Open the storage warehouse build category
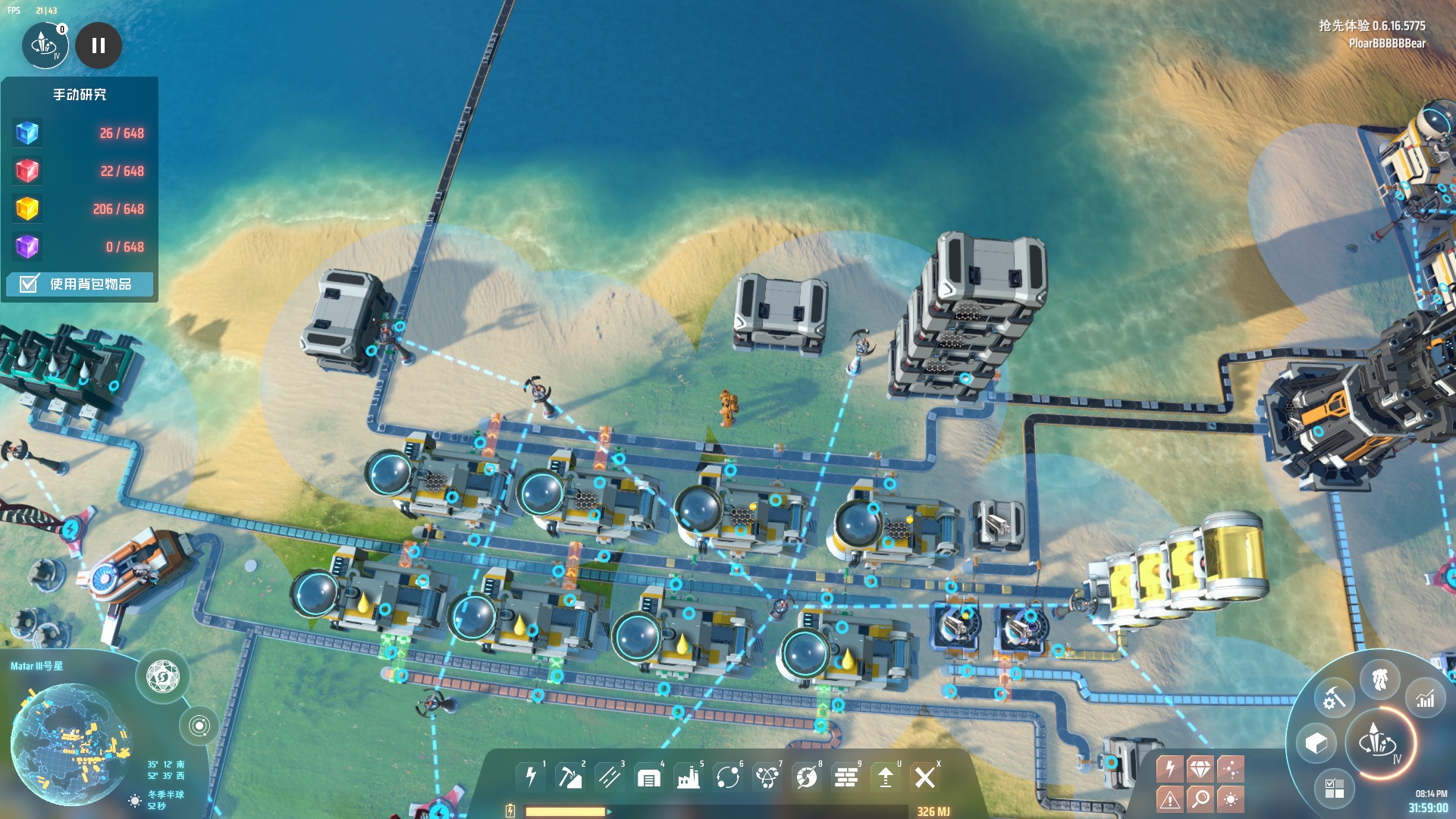The height and width of the screenshot is (819, 1456). [649, 777]
